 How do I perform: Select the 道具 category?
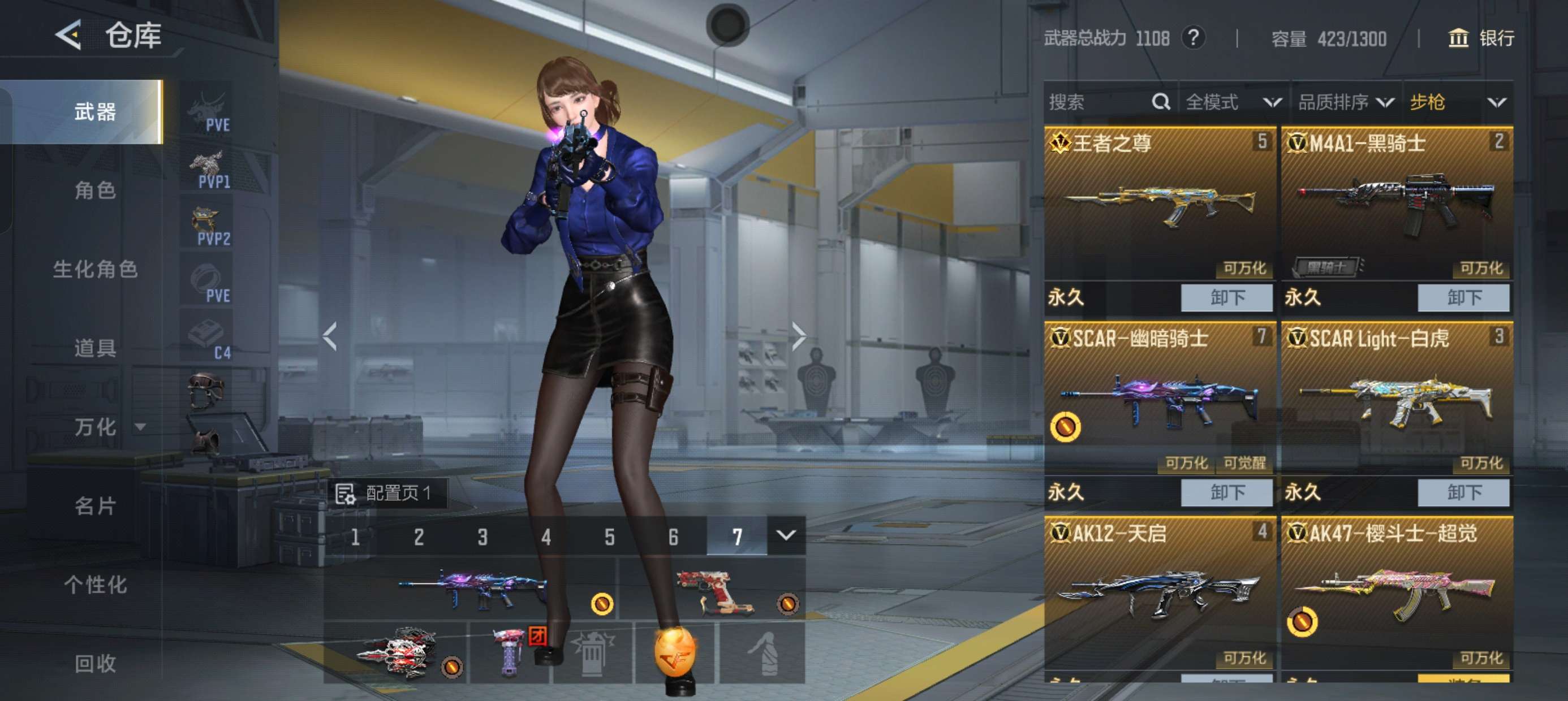[95, 348]
